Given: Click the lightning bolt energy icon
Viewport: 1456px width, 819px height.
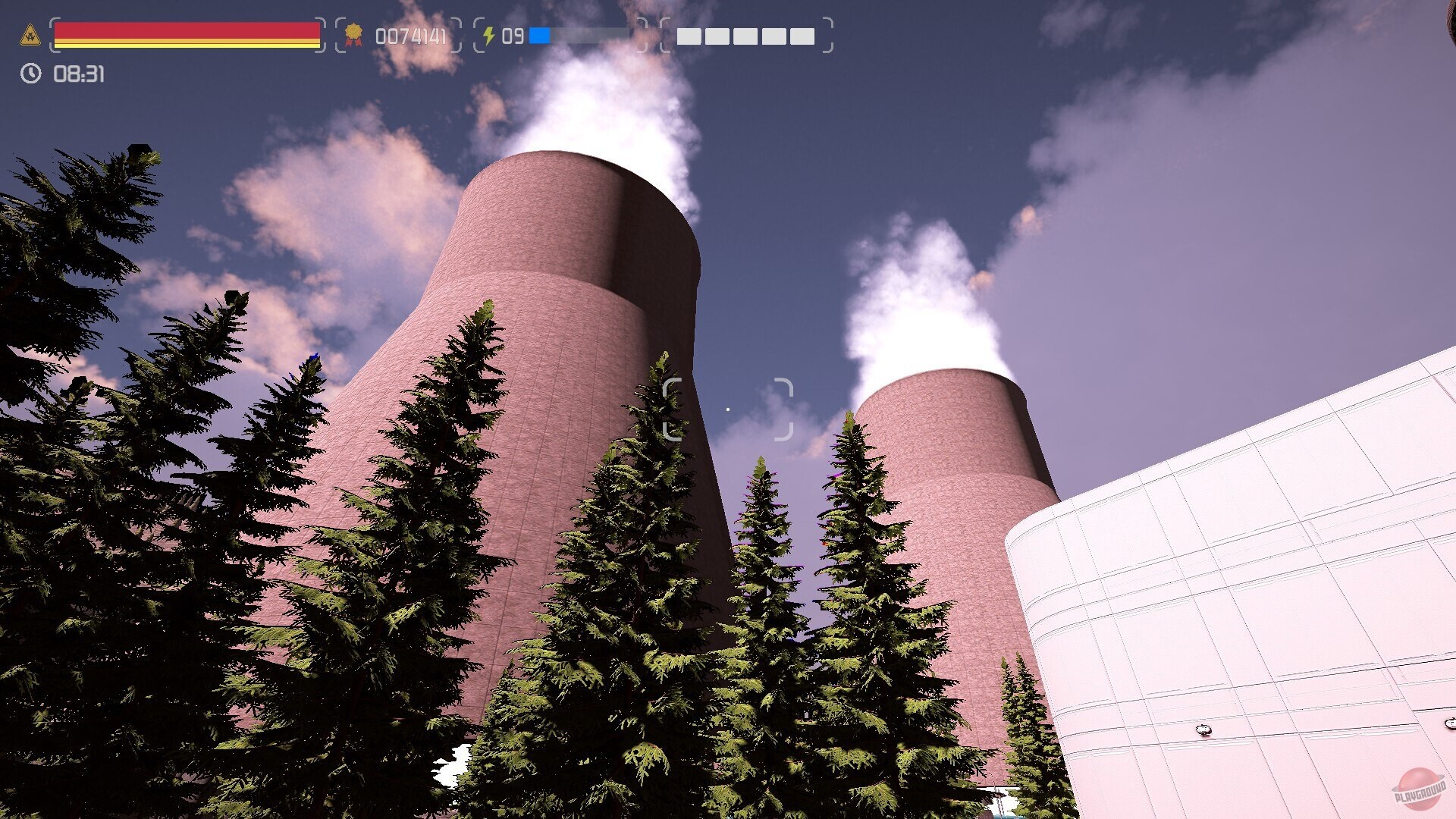Looking at the screenshot, I should coord(490,33).
